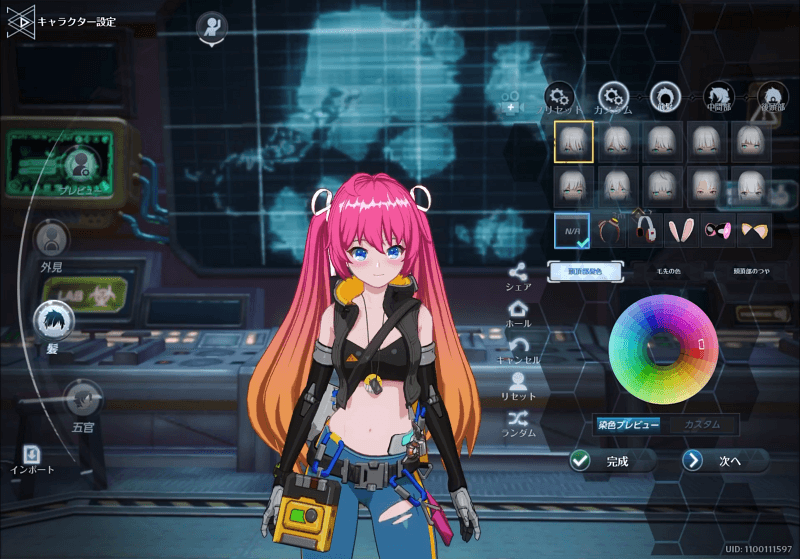Open the 毛先の色 hair tip color tab
The width and height of the screenshot is (800, 559).
tap(671, 271)
